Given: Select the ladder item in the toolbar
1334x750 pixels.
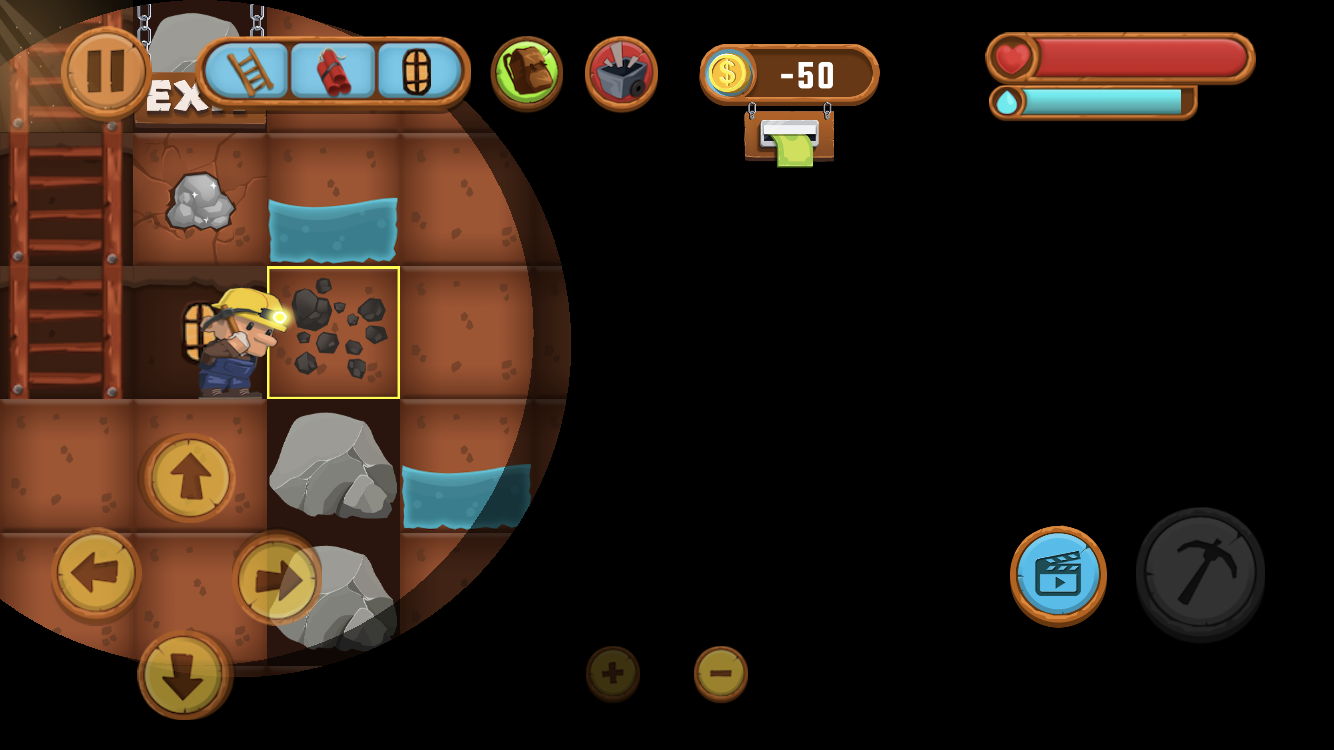Looking at the screenshot, I should coord(246,71).
